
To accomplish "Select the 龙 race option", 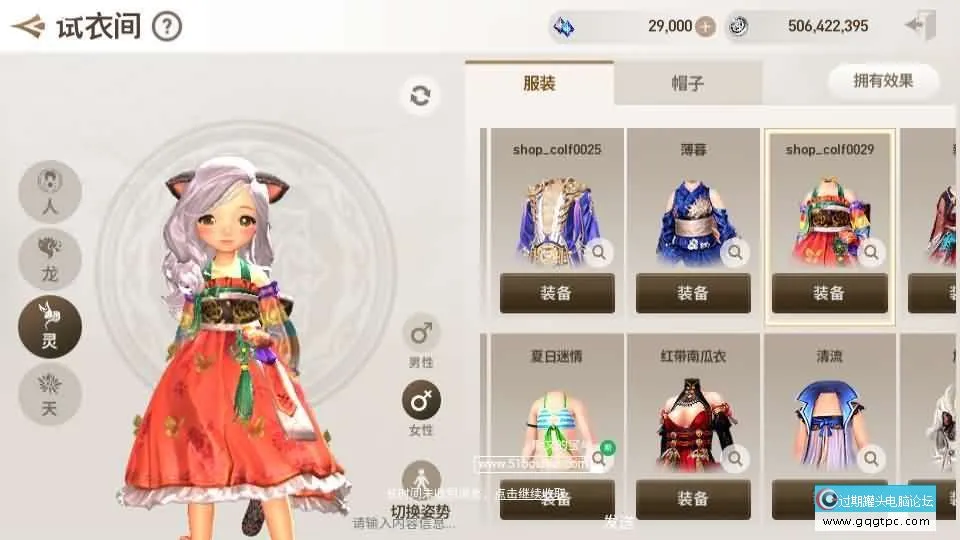I will 50,258.
